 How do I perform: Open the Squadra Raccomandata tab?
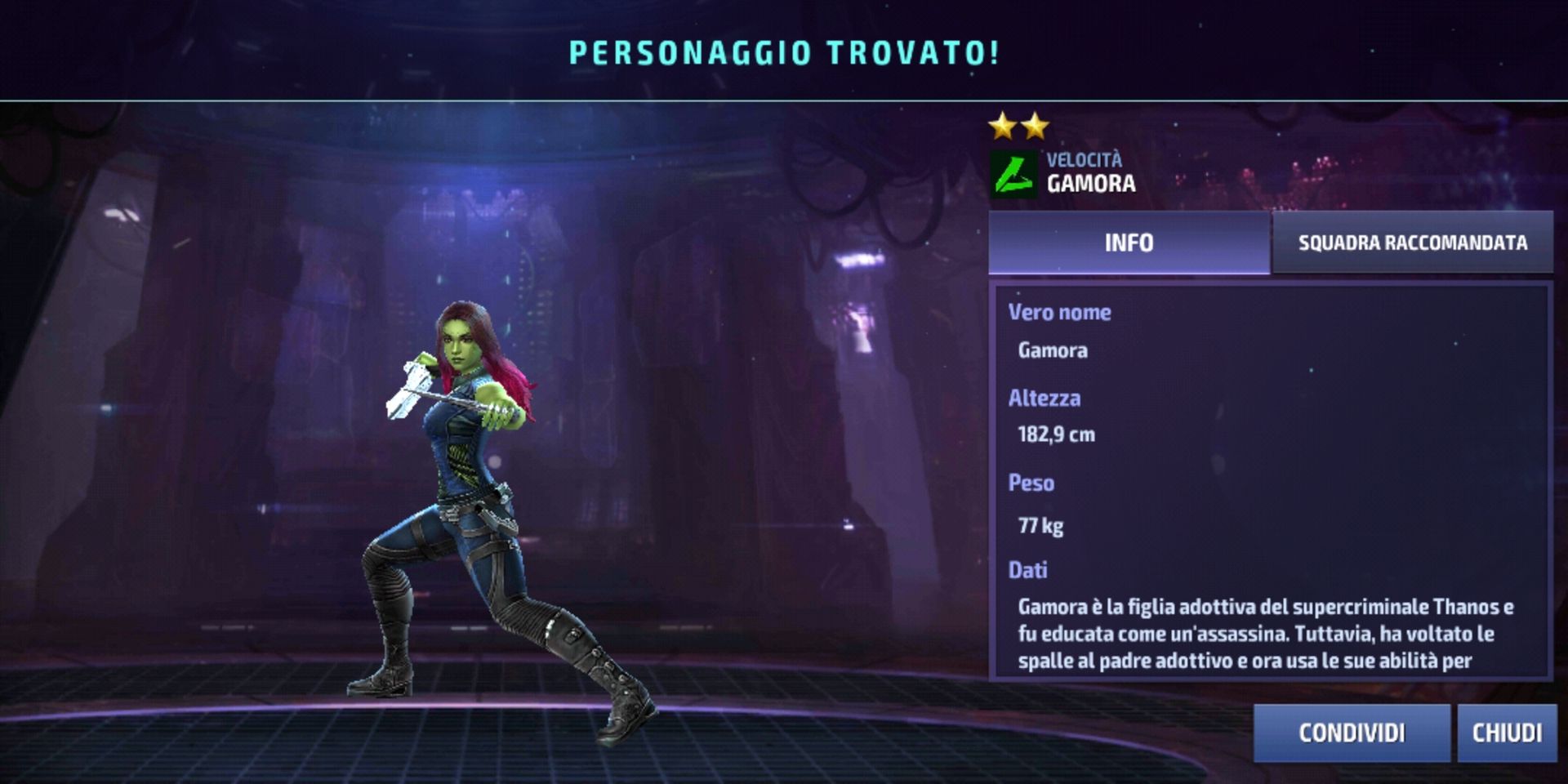click(x=1412, y=243)
